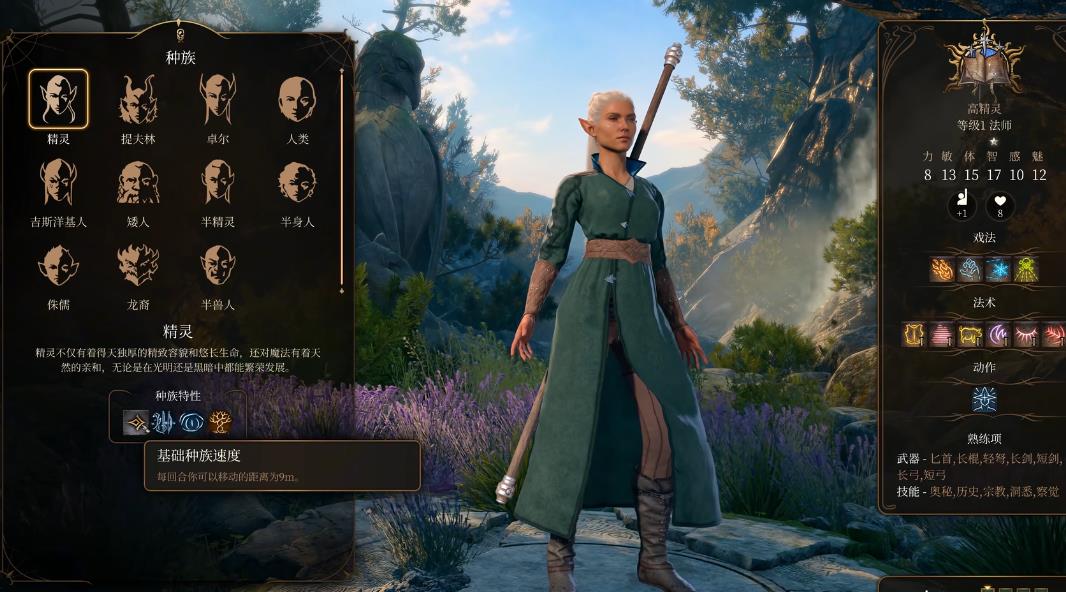
Task: Select the blue snowflake cantrip icon
Action: pyautogui.click(x=998, y=269)
